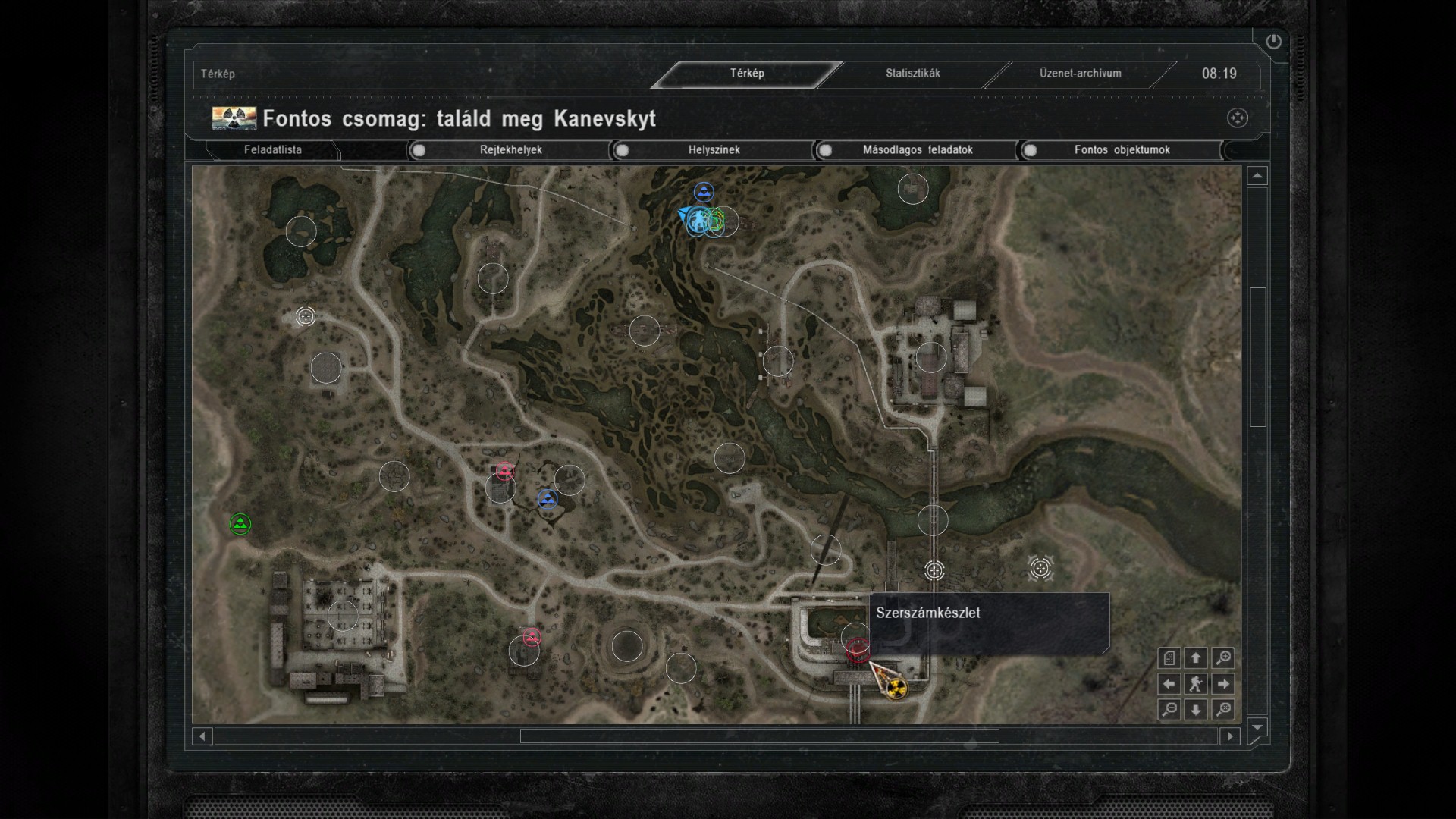Viewport: 1456px width, 819px height.
Task: Show the map legend document button
Action: 1169,658
